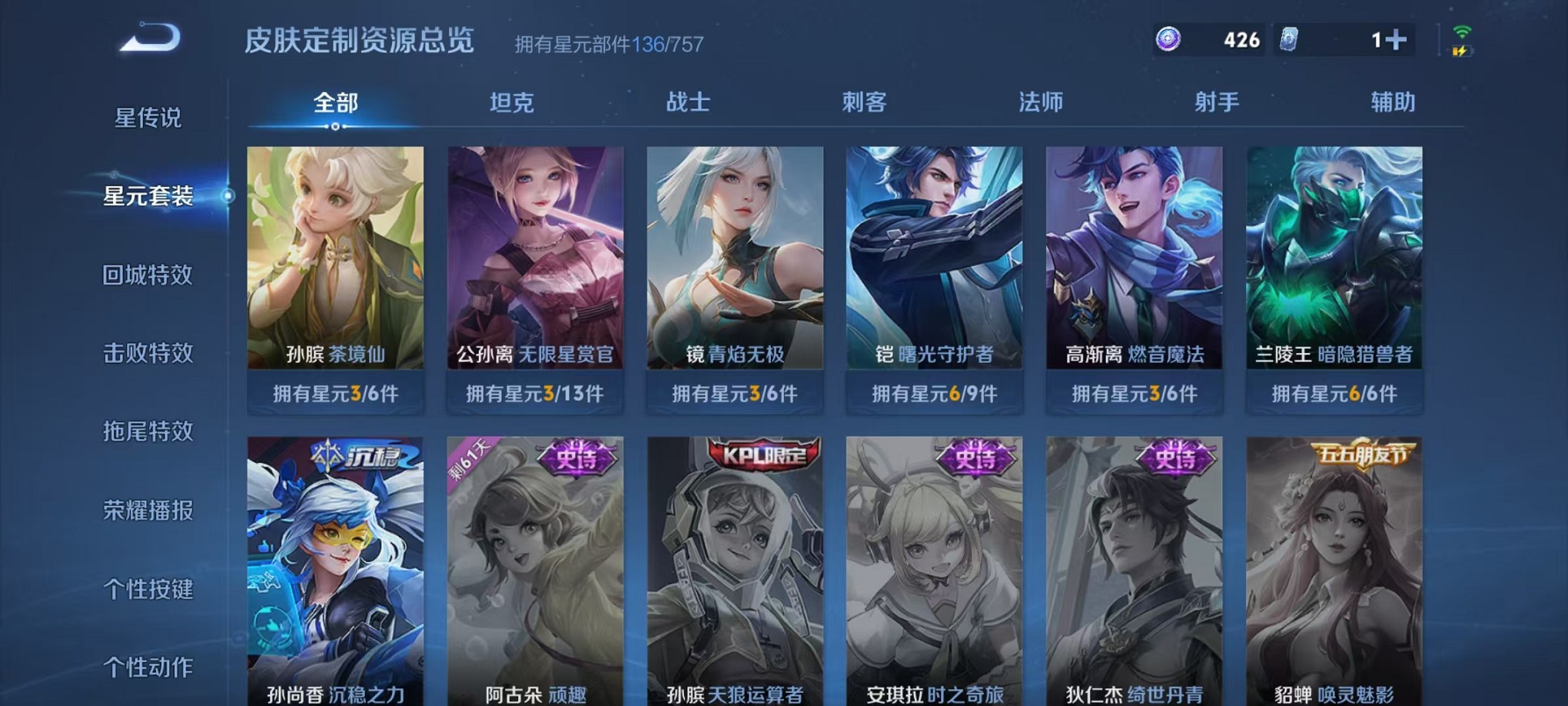This screenshot has width=1568, height=706.
Task: Click the back return arrow icon
Action: [151, 35]
